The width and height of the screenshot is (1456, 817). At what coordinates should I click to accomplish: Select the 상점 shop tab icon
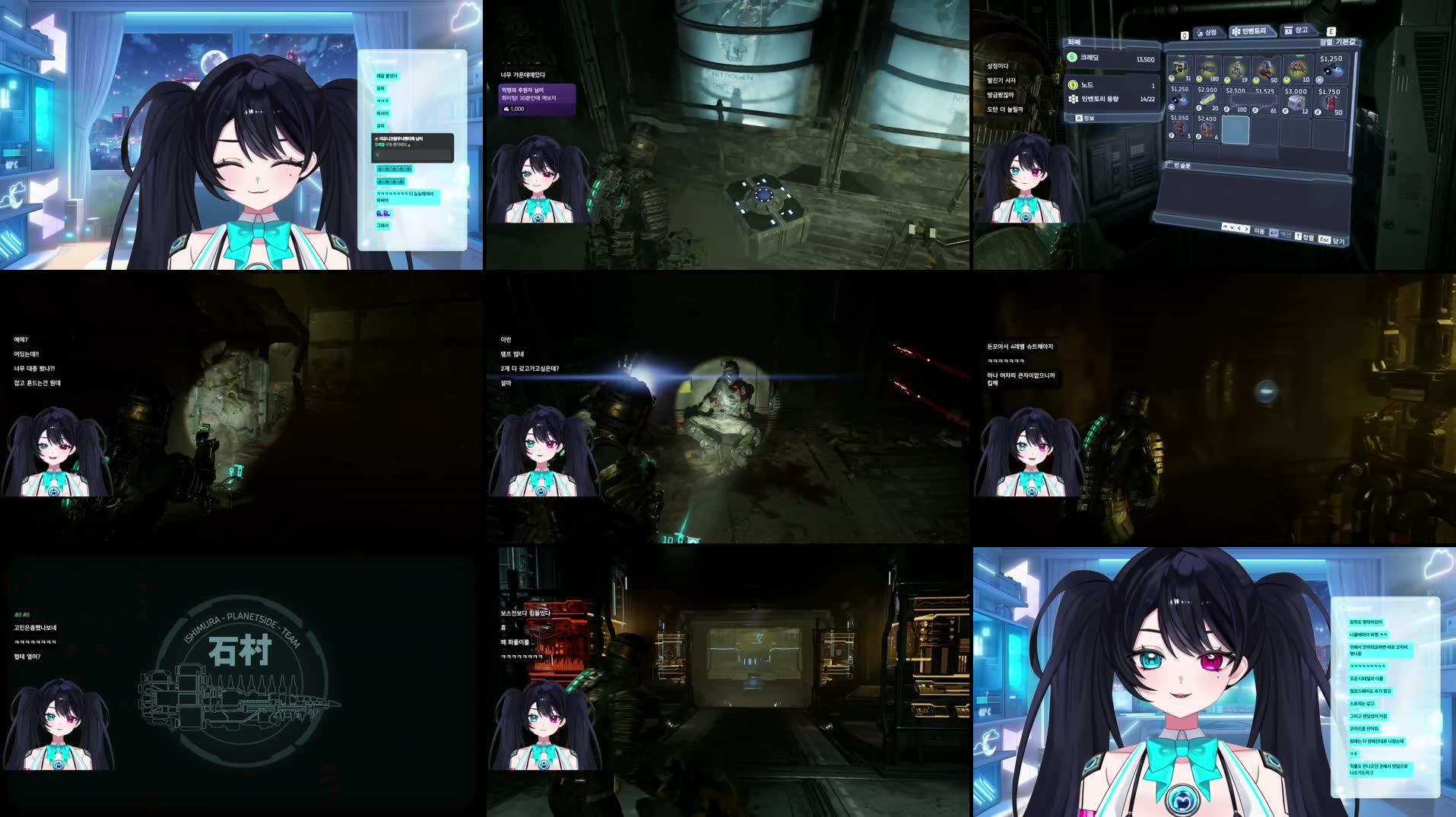coord(1198,32)
